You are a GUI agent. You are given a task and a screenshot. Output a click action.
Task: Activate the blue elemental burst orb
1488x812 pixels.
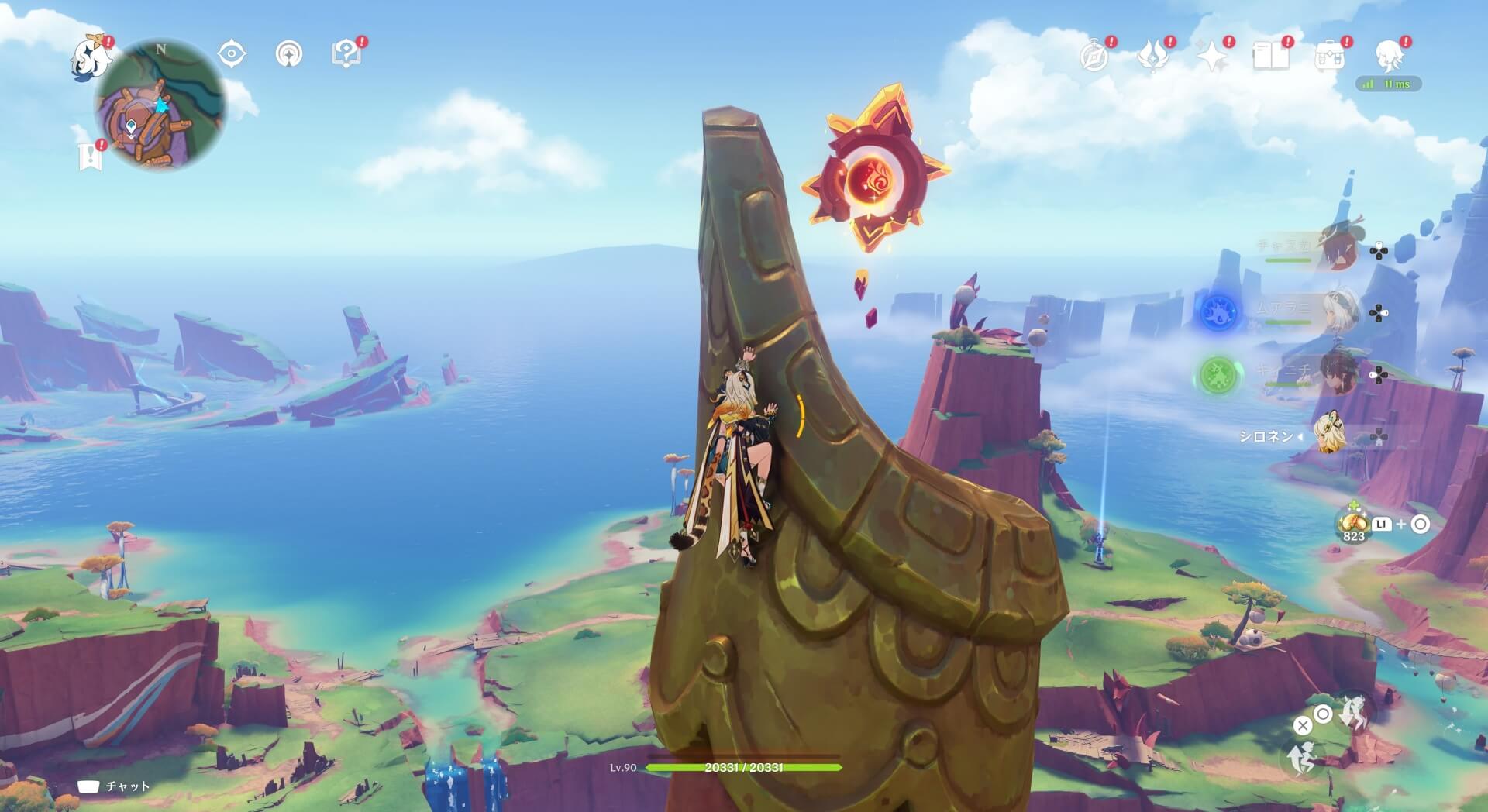(x=1218, y=311)
